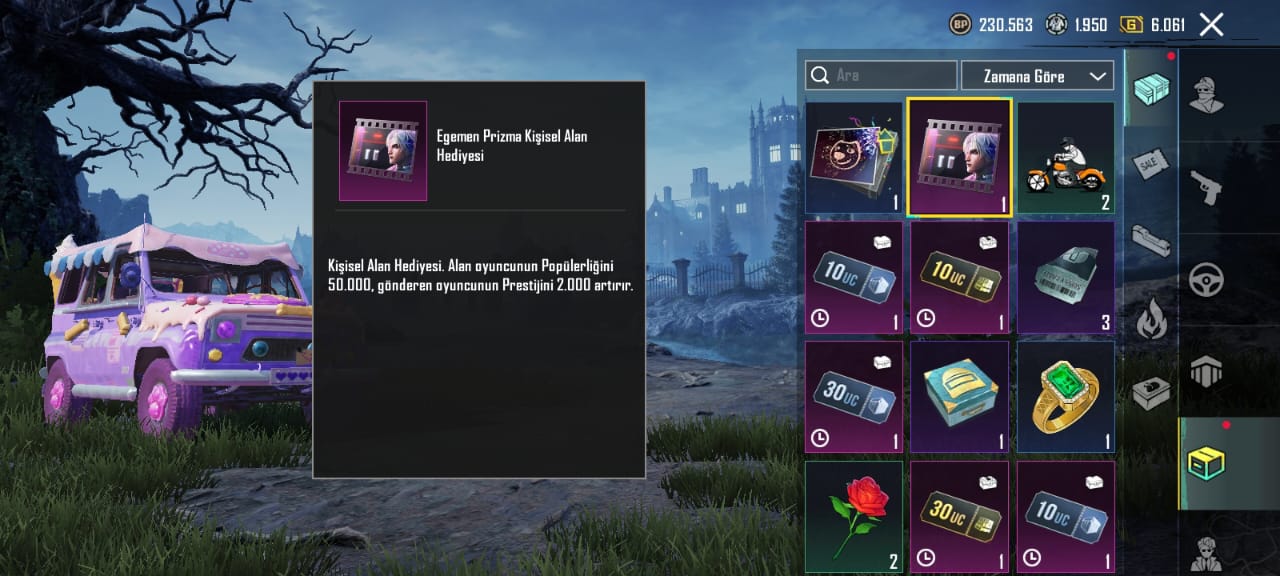Open the flame icon tab
Image resolution: width=1280 pixels, height=576 pixels.
pos(1151,319)
